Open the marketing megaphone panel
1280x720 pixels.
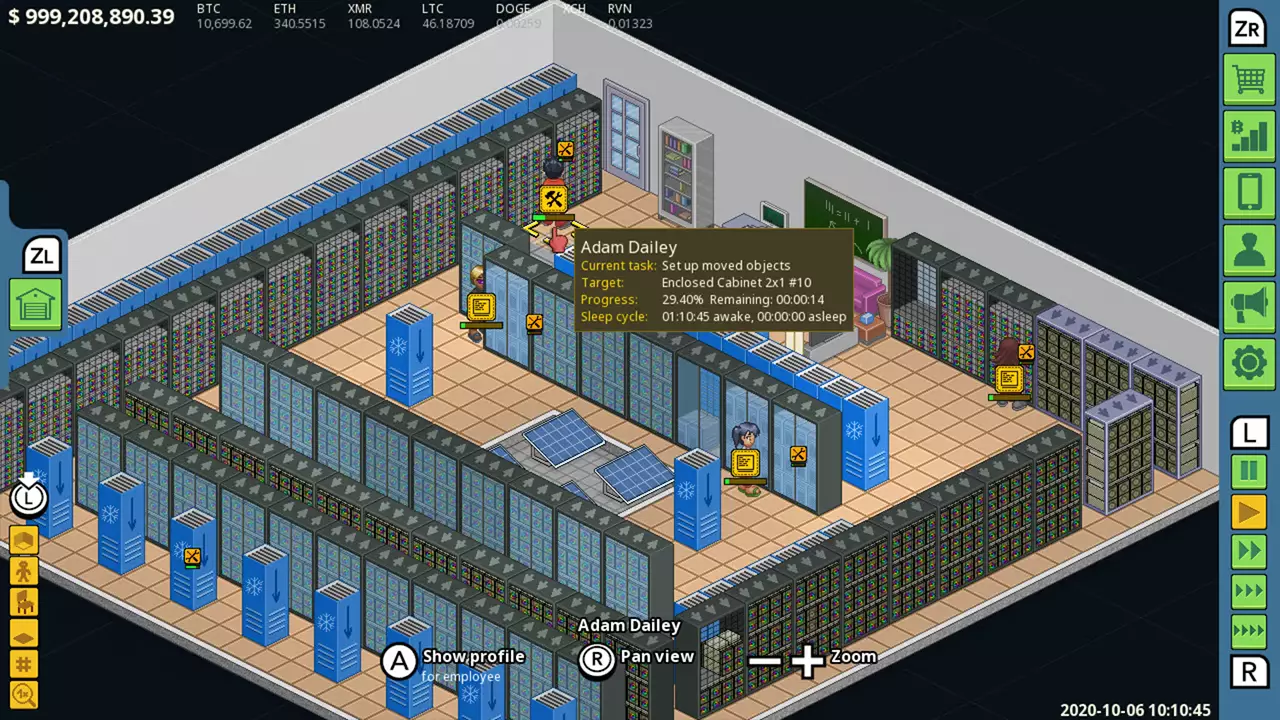click(x=1249, y=306)
